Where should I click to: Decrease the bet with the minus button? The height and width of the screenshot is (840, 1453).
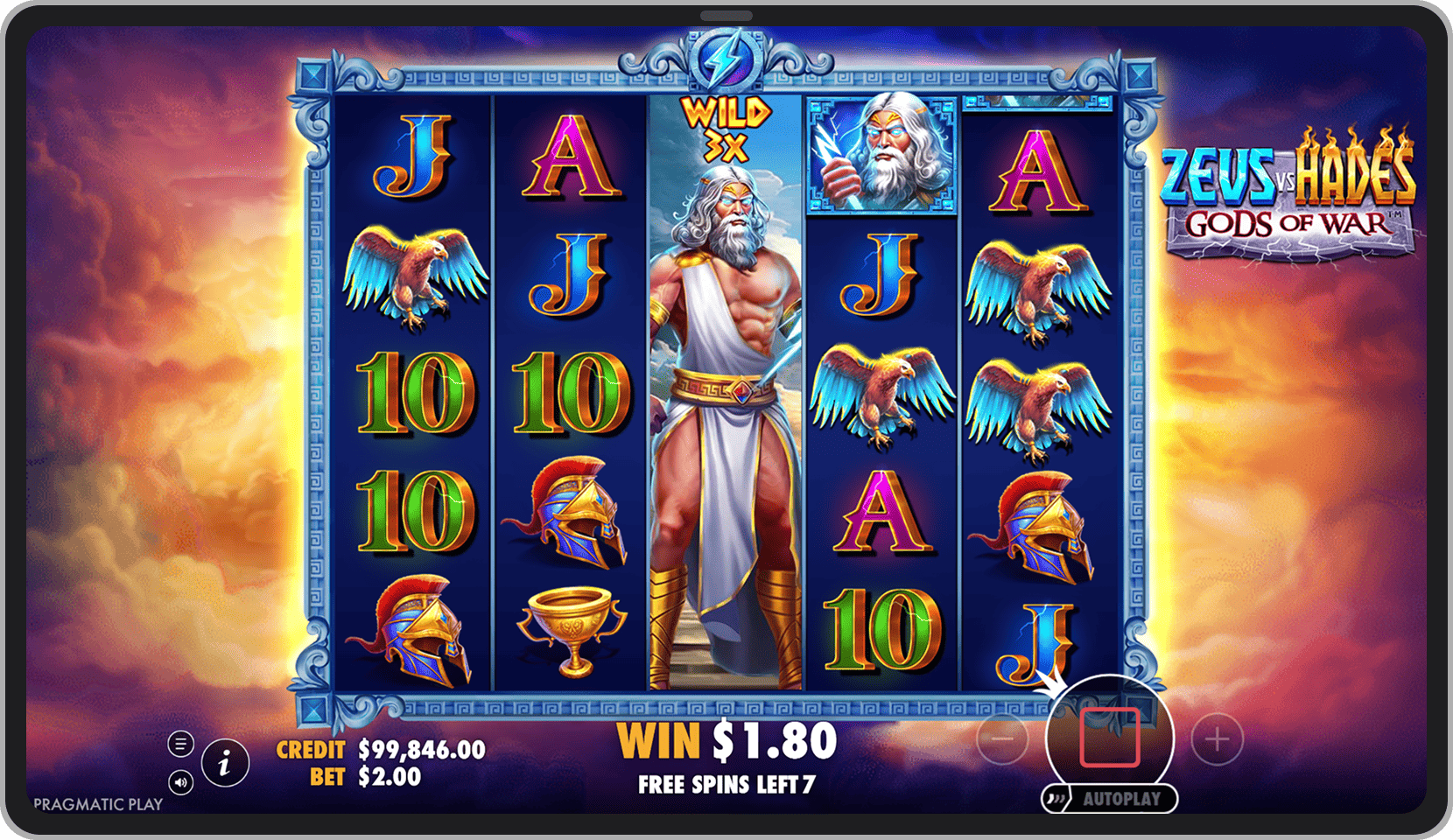point(1001,739)
